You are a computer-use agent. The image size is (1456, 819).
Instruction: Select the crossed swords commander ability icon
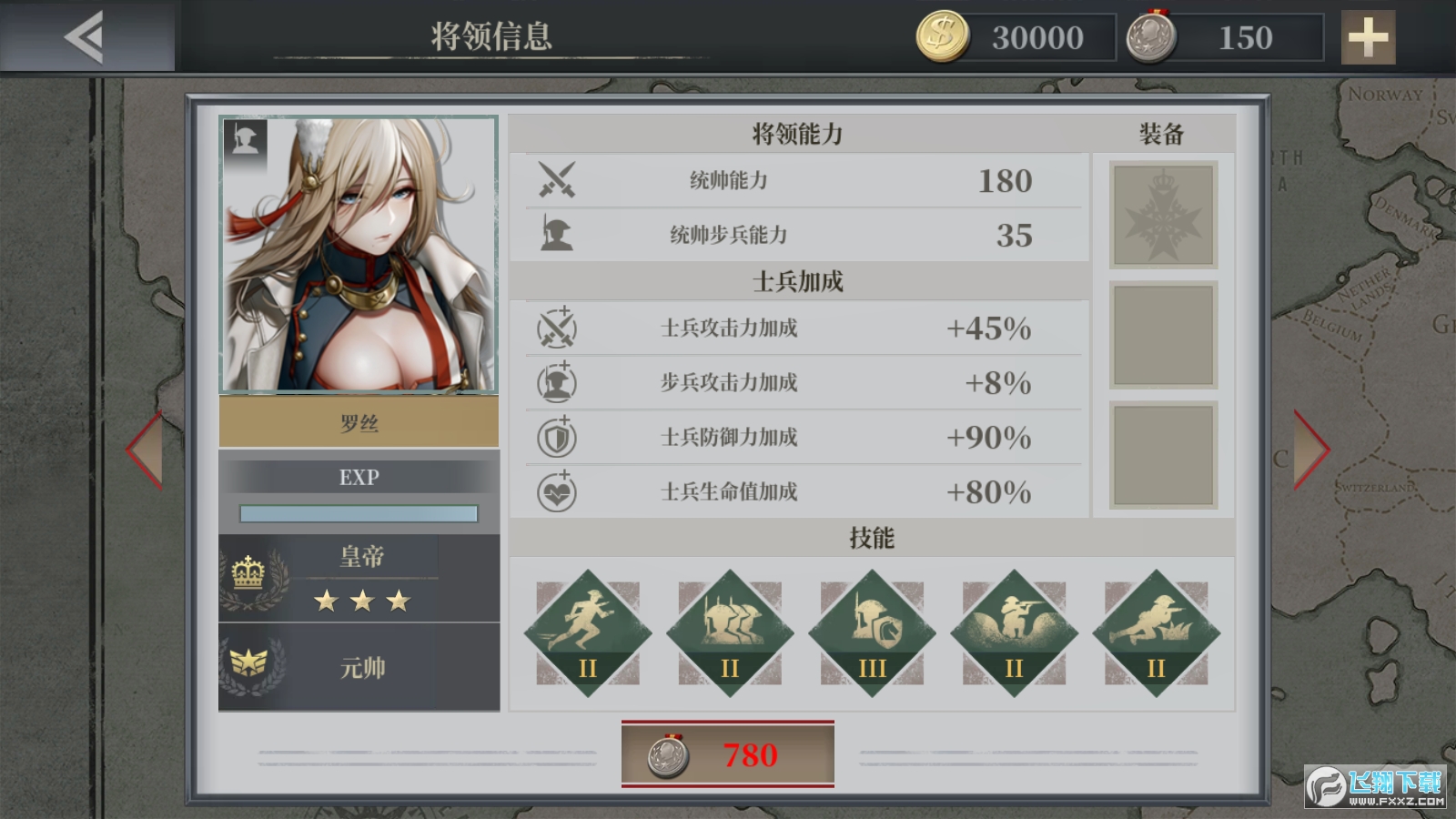[559, 181]
